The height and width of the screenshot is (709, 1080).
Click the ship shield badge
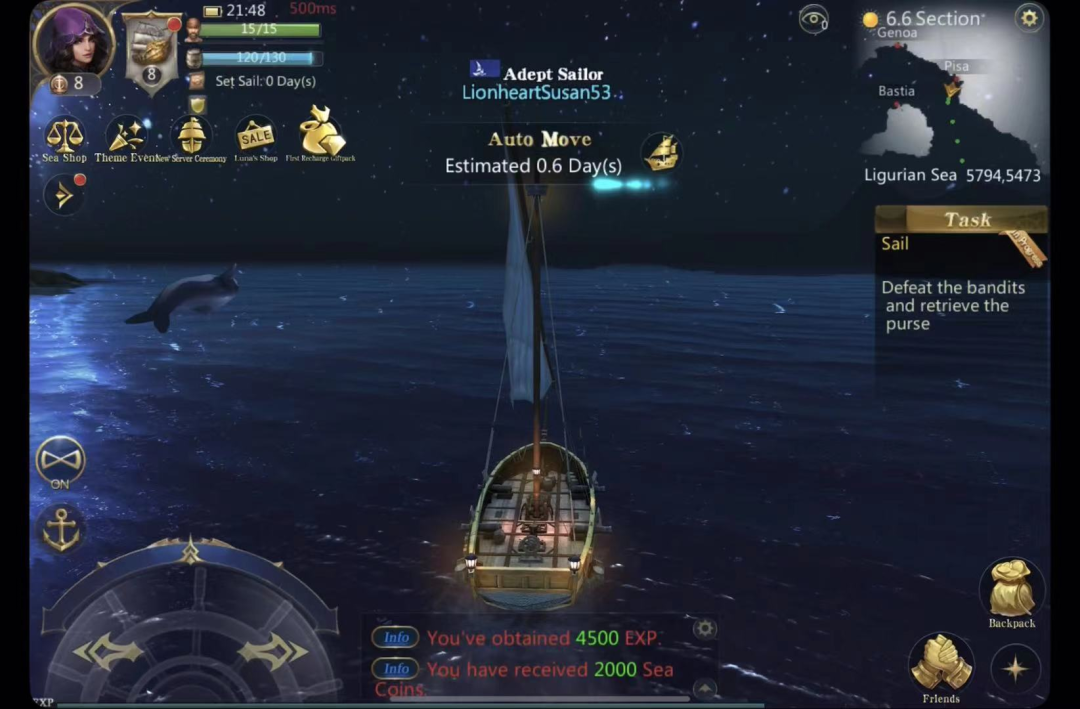point(152,52)
